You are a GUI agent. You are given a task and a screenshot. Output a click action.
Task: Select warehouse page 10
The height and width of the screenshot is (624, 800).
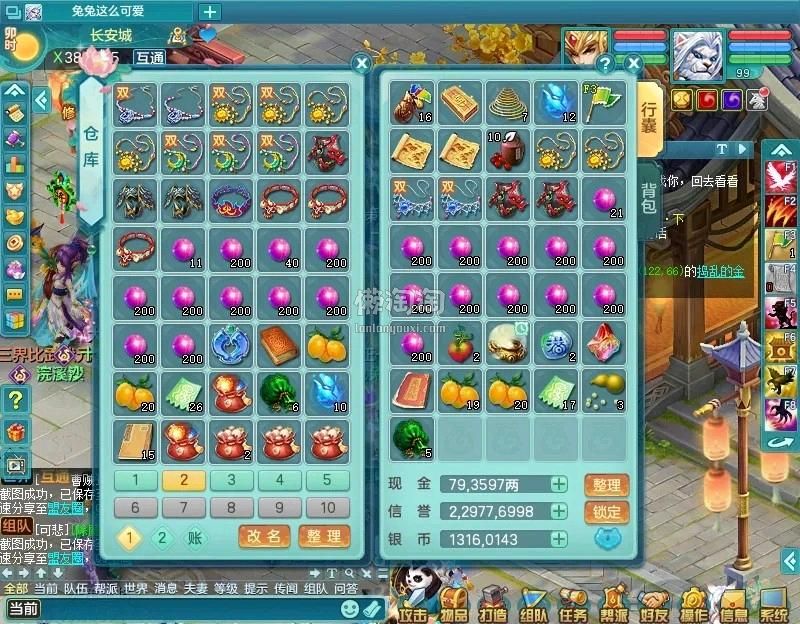(326, 507)
